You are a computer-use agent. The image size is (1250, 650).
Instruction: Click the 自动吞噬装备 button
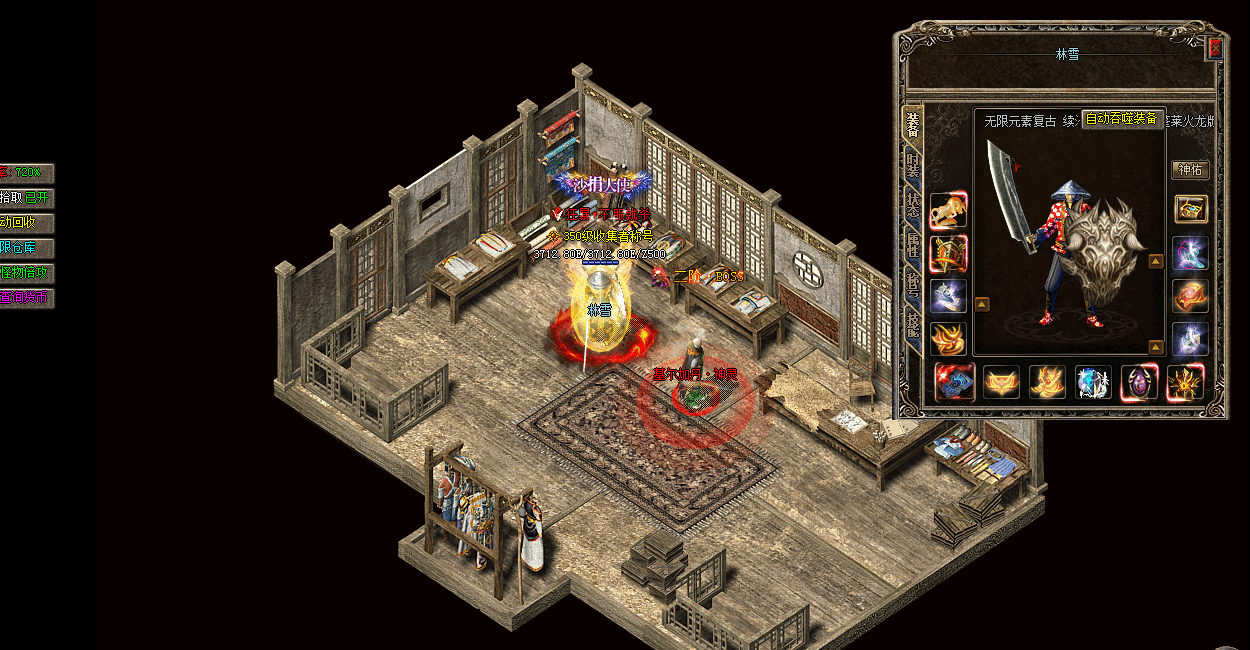point(1121,119)
